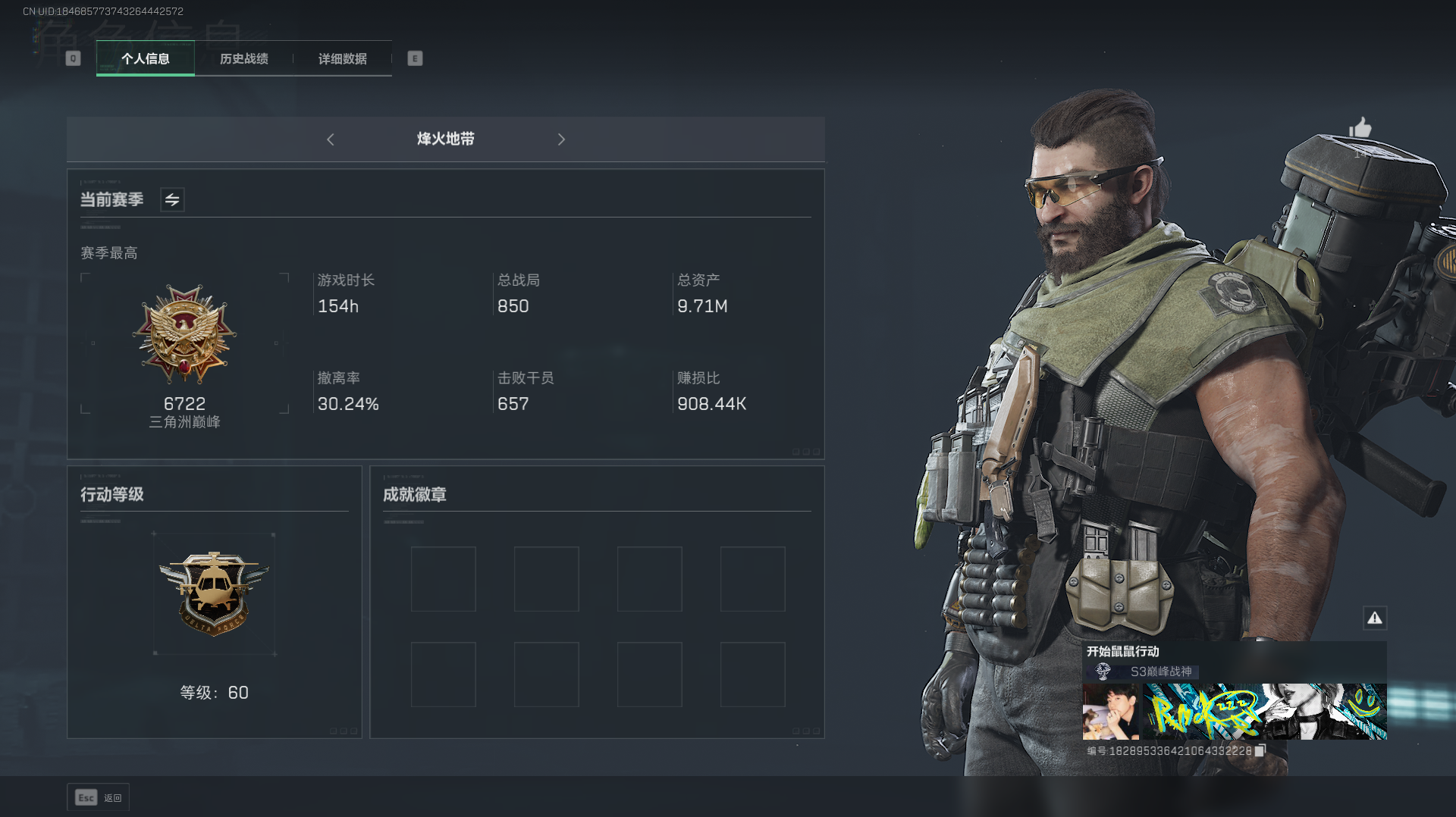
Task: Go to previous game mode with left arrow
Action: (331, 139)
